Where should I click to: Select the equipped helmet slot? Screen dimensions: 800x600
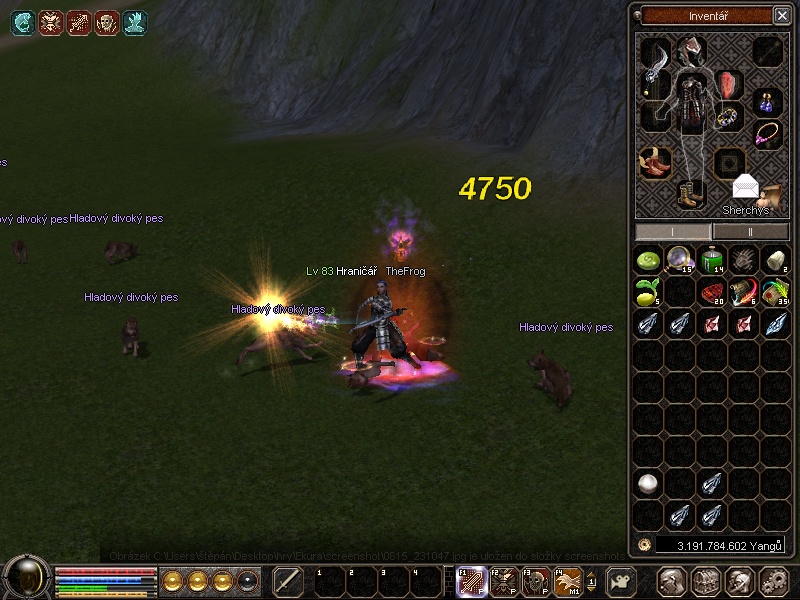click(x=689, y=49)
